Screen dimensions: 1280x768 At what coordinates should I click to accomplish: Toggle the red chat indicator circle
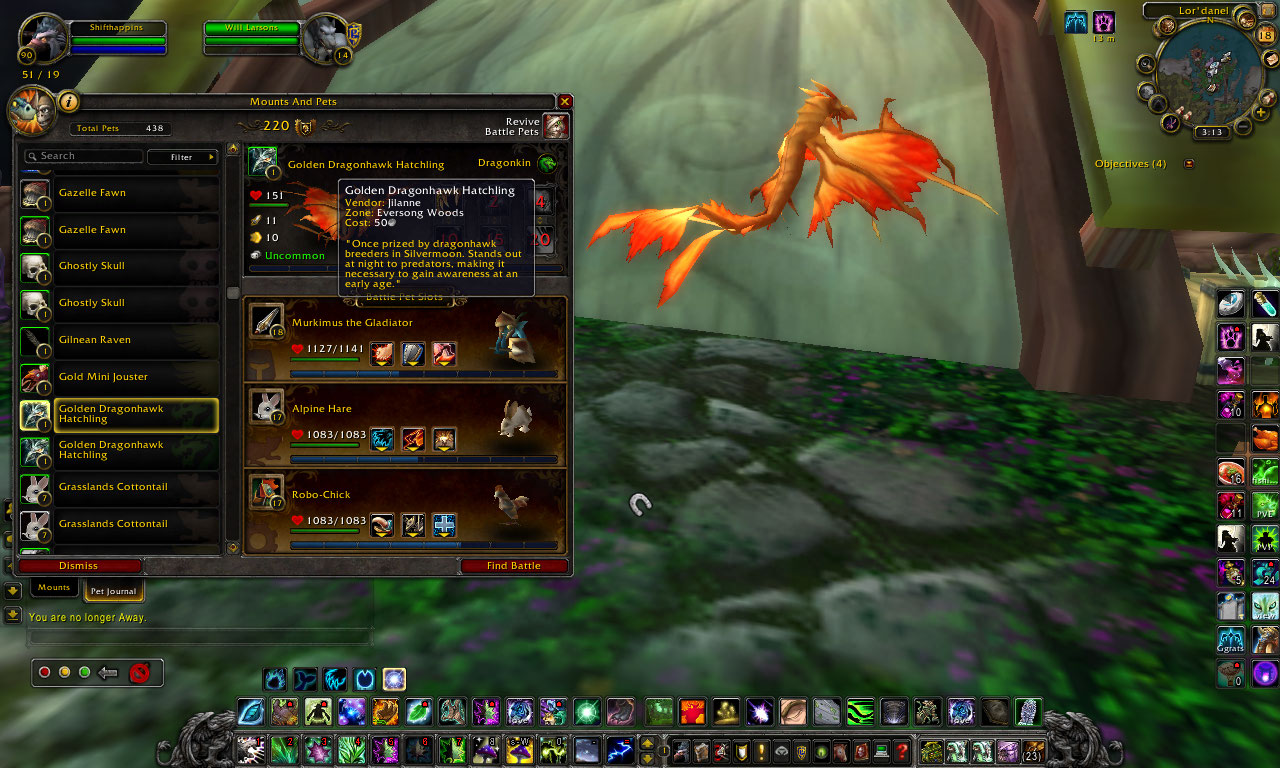pos(44,672)
